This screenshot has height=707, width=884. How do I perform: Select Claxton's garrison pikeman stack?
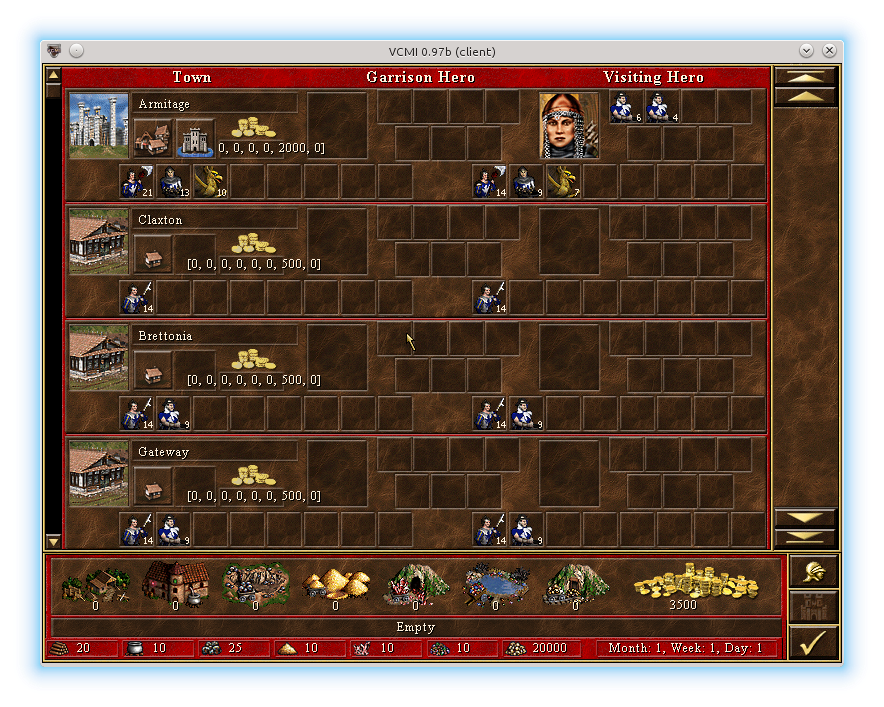click(x=136, y=298)
